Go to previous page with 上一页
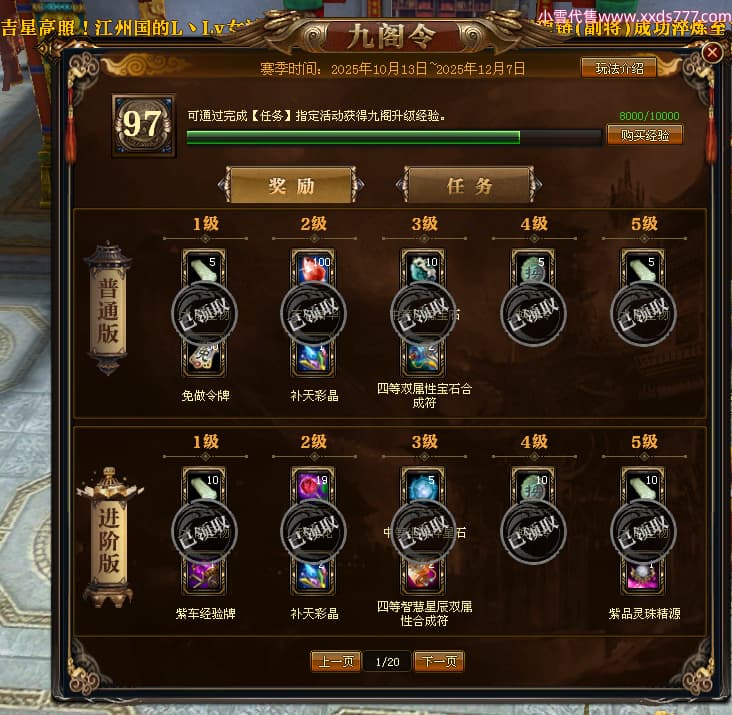 pyautogui.click(x=335, y=661)
